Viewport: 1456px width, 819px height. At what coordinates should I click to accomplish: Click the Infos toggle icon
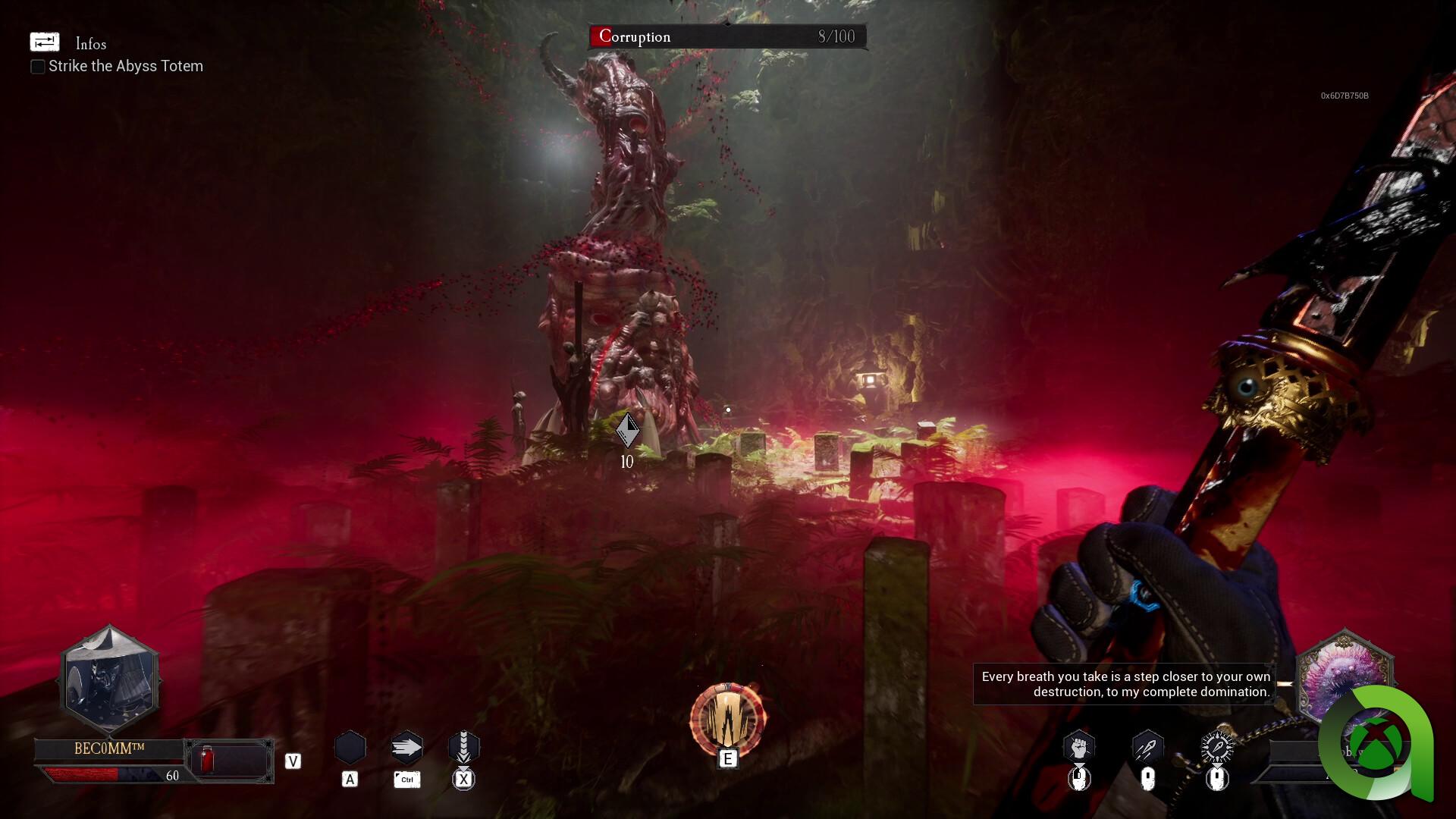click(x=44, y=42)
